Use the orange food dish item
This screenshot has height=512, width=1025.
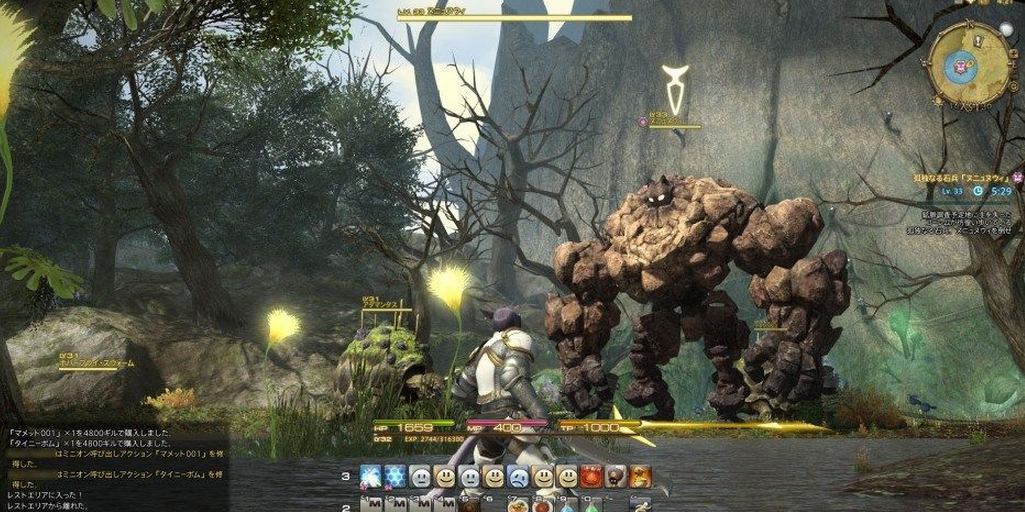point(517,505)
